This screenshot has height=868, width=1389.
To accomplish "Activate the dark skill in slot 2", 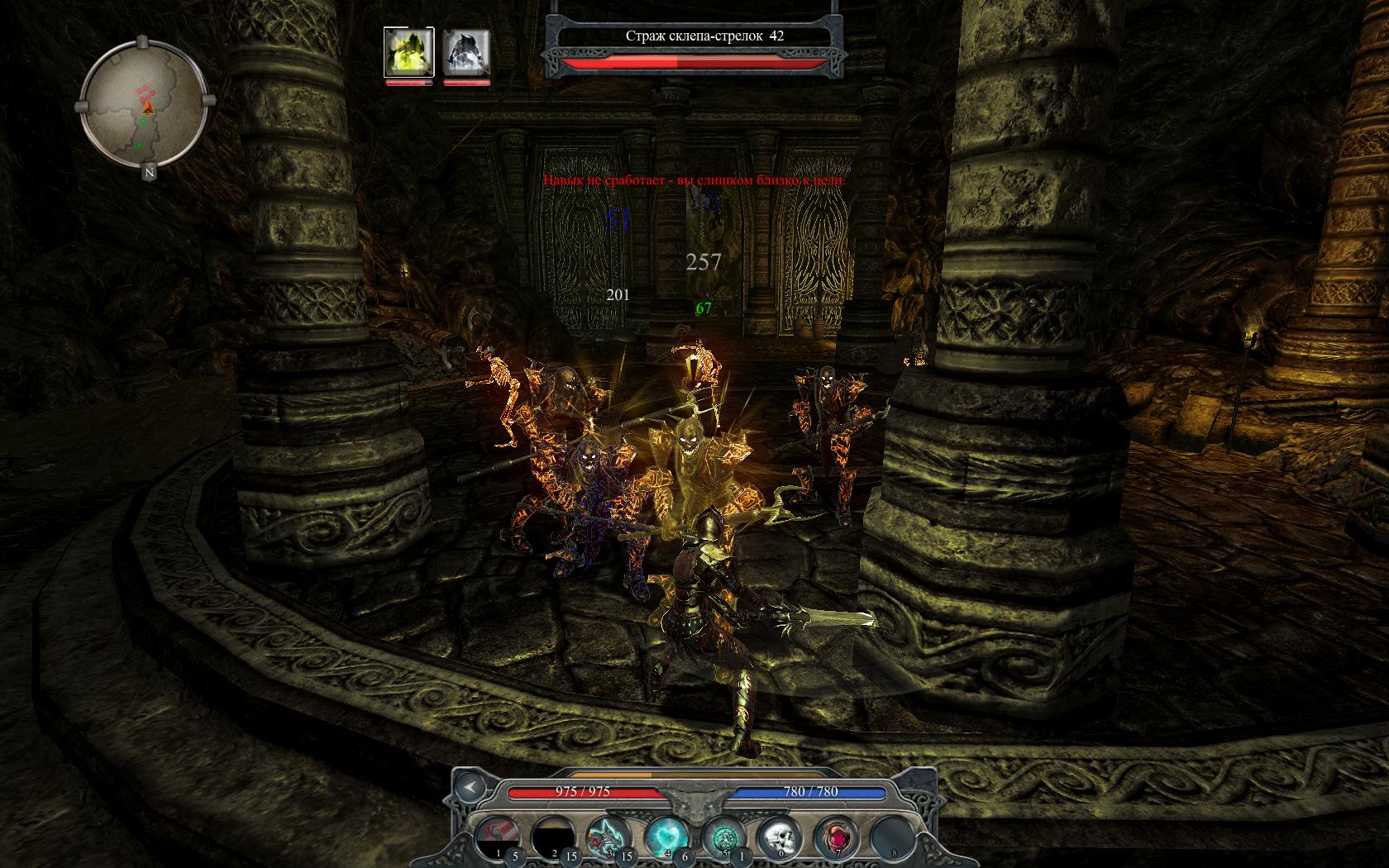I will [x=553, y=835].
